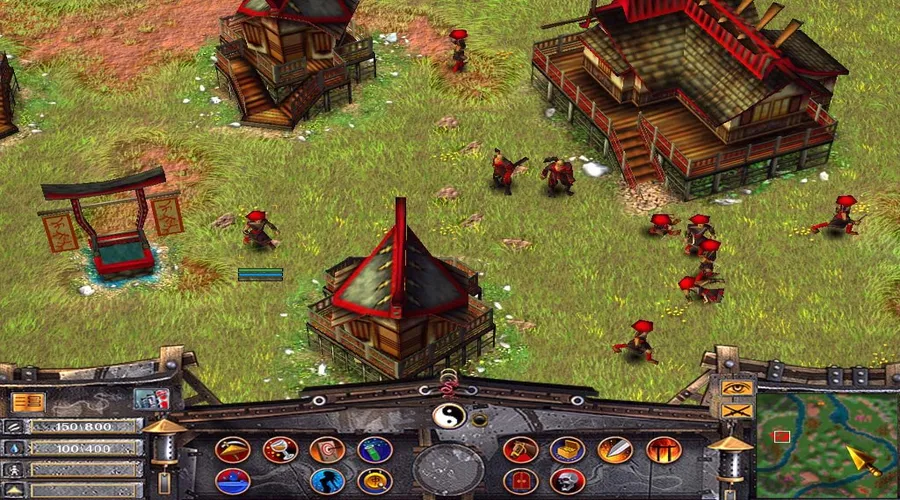Activate the green firecracker icon
This screenshot has height=500, width=900.
(375, 450)
